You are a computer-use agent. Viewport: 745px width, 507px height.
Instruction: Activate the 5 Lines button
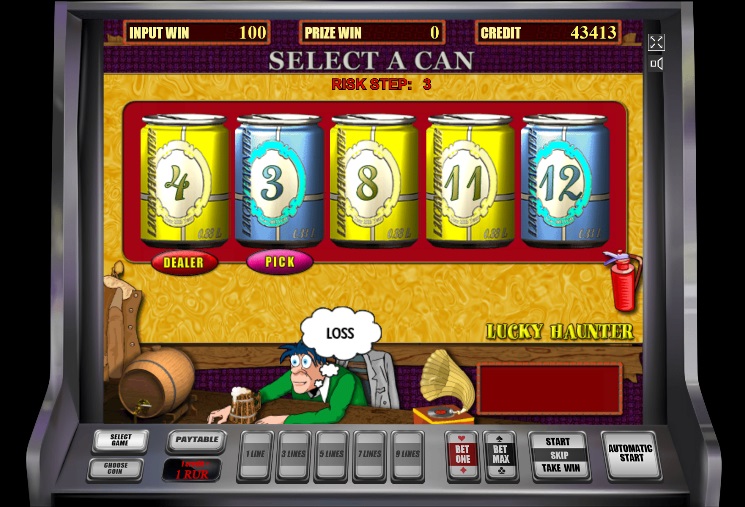[332, 453]
